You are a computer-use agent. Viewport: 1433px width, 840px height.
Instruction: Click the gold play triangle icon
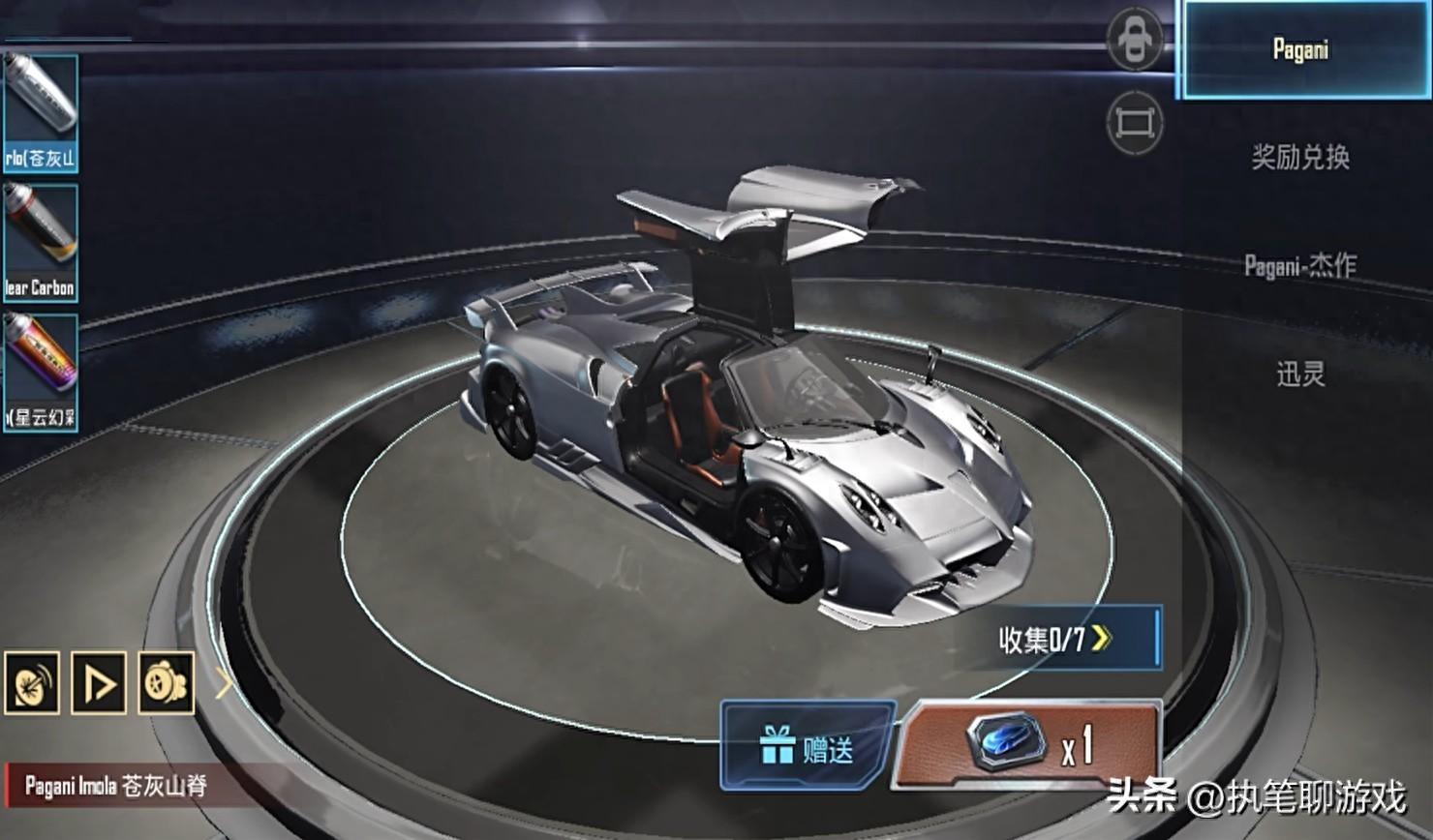pyautogui.click(x=99, y=683)
